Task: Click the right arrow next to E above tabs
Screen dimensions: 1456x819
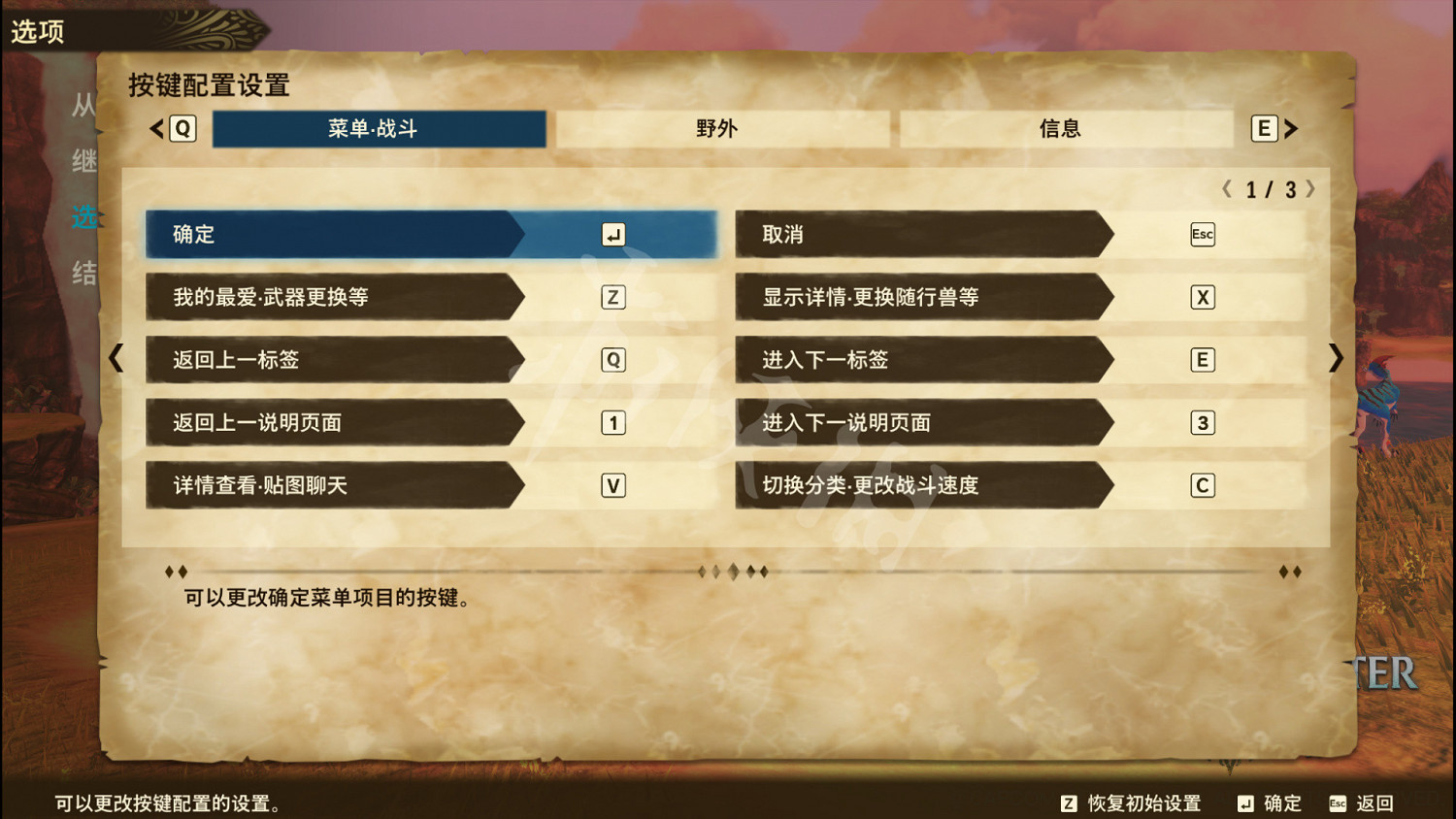Action: pos(1291,127)
